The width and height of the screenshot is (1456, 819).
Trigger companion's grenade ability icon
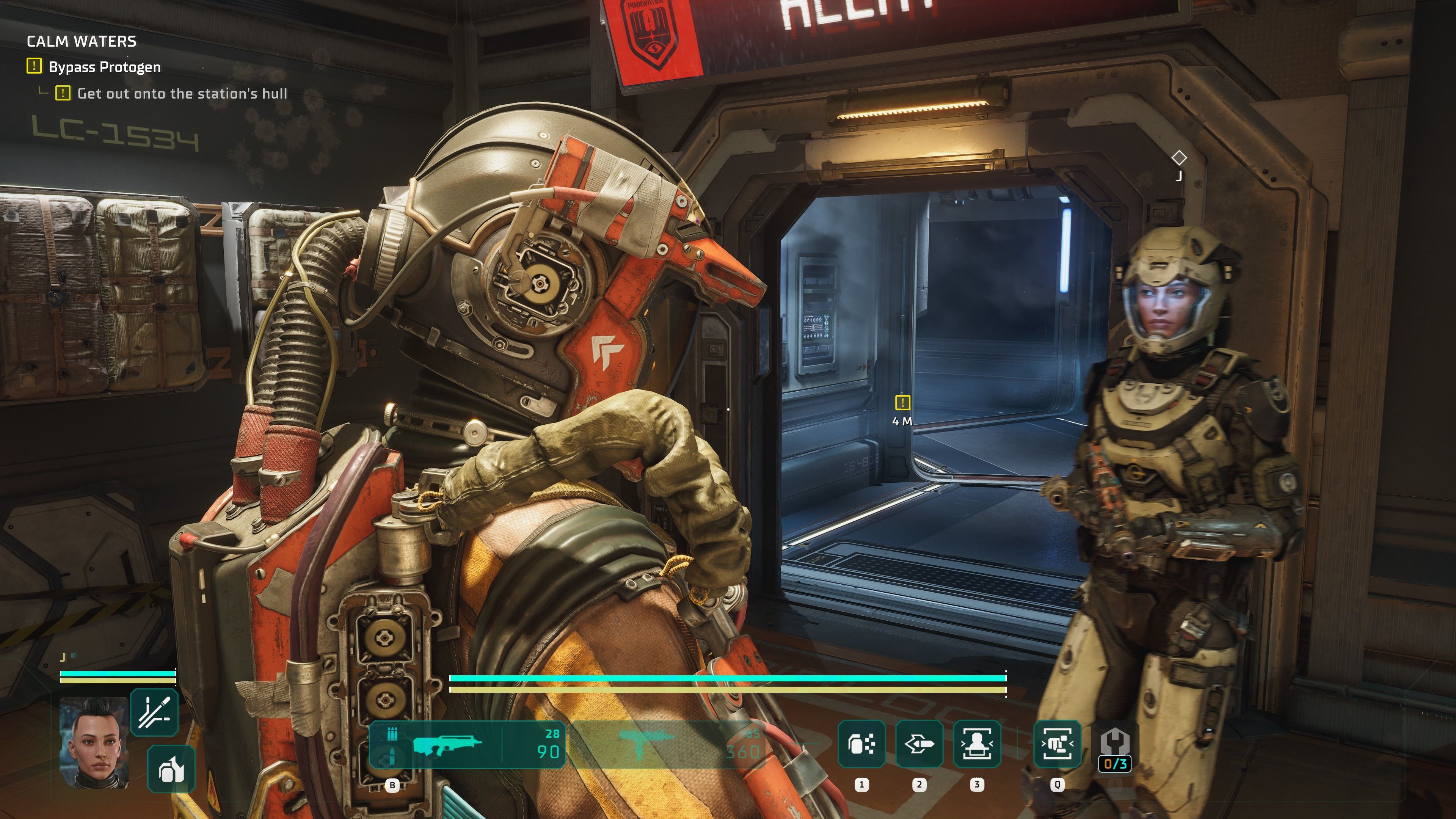(x=171, y=769)
